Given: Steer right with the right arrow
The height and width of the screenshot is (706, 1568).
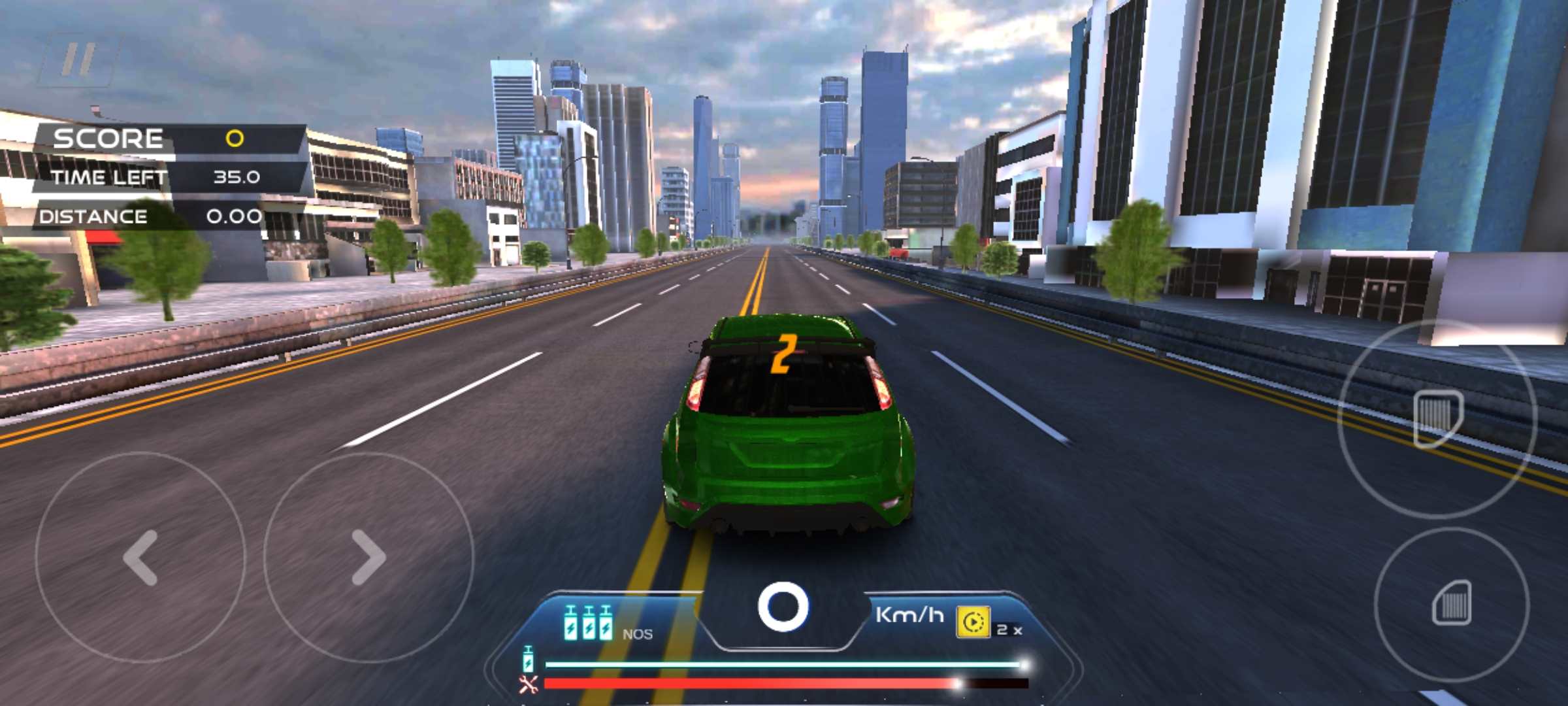Looking at the screenshot, I should (x=368, y=557).
